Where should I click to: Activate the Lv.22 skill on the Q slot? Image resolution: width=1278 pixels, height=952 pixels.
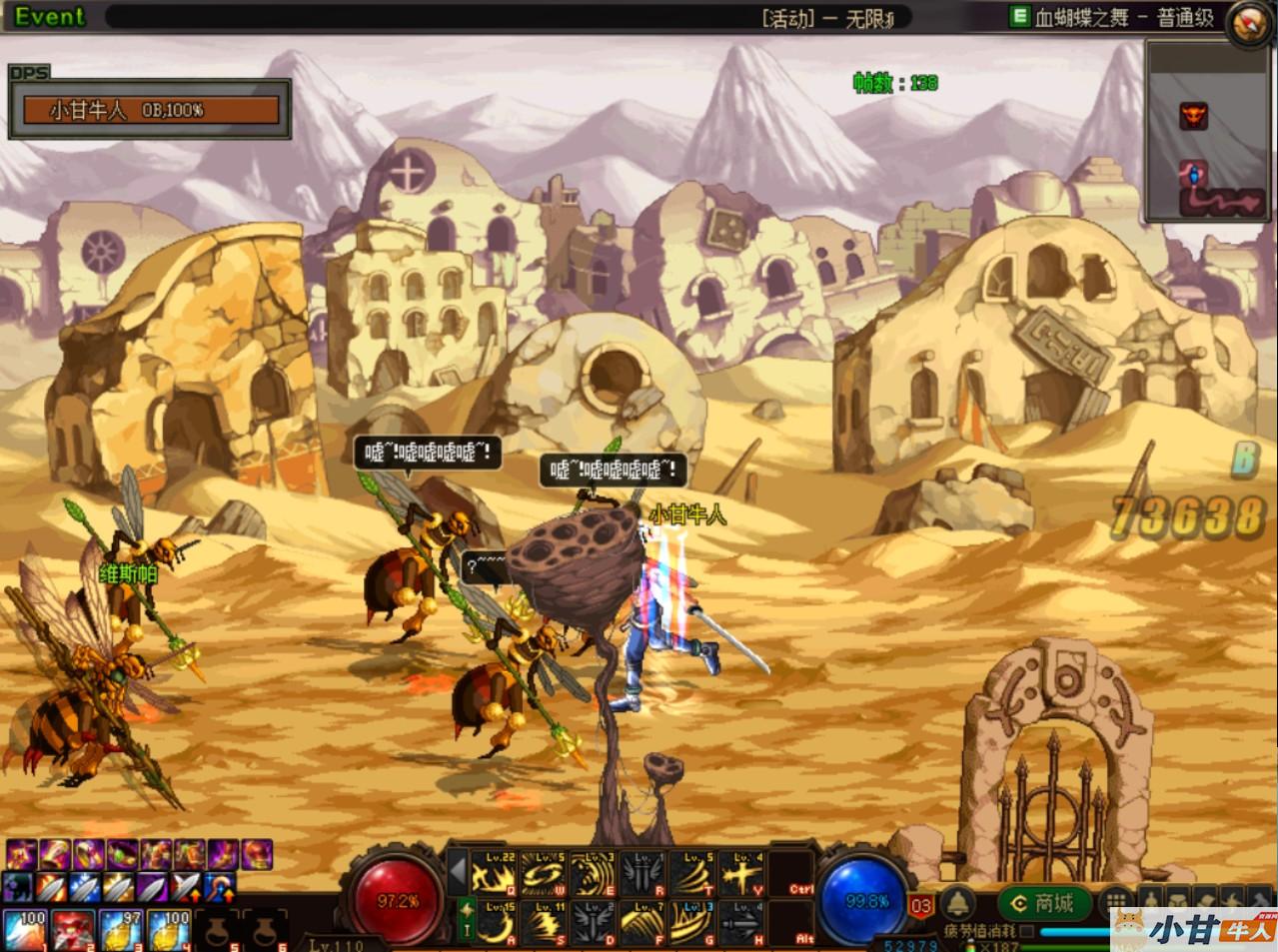click(494, 874)
